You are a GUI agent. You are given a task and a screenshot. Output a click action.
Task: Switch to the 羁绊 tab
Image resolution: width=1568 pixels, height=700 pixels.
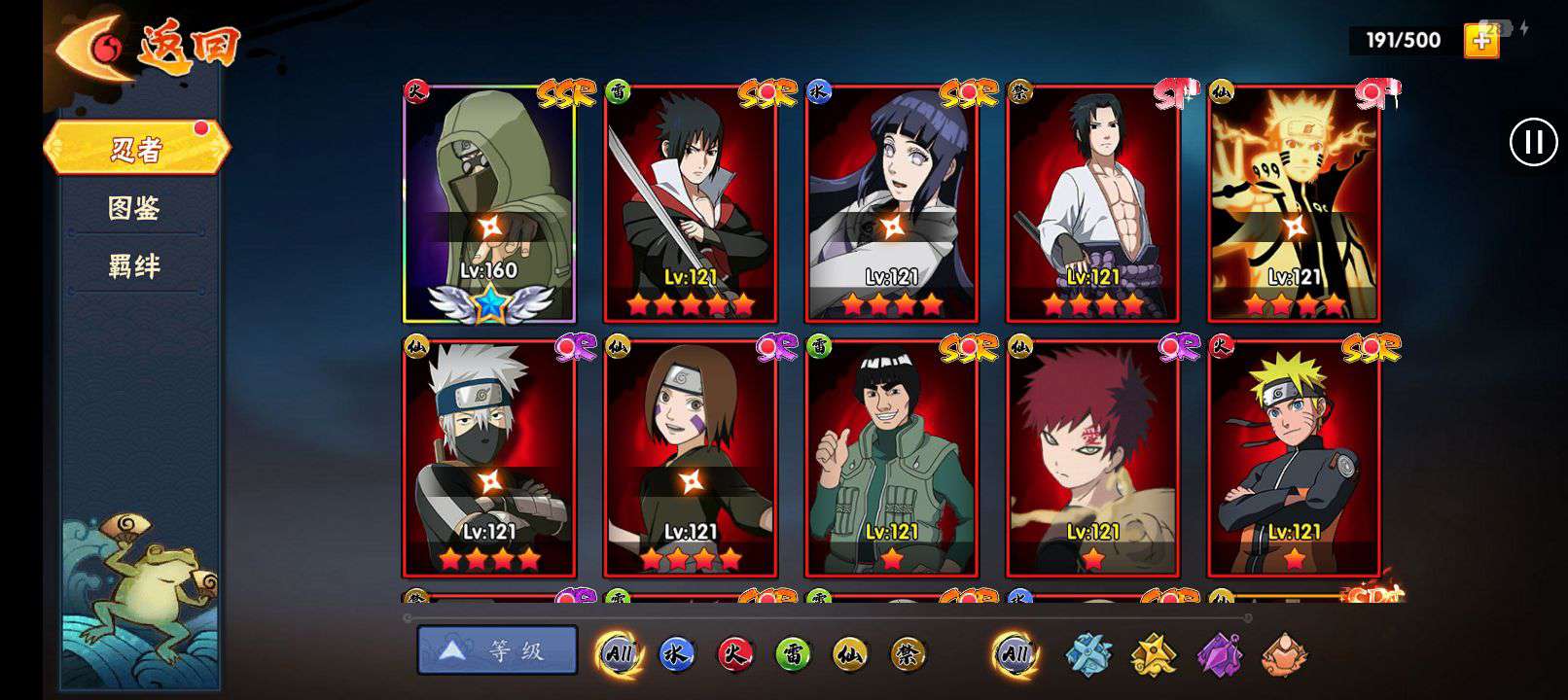(x=134, y=265)
